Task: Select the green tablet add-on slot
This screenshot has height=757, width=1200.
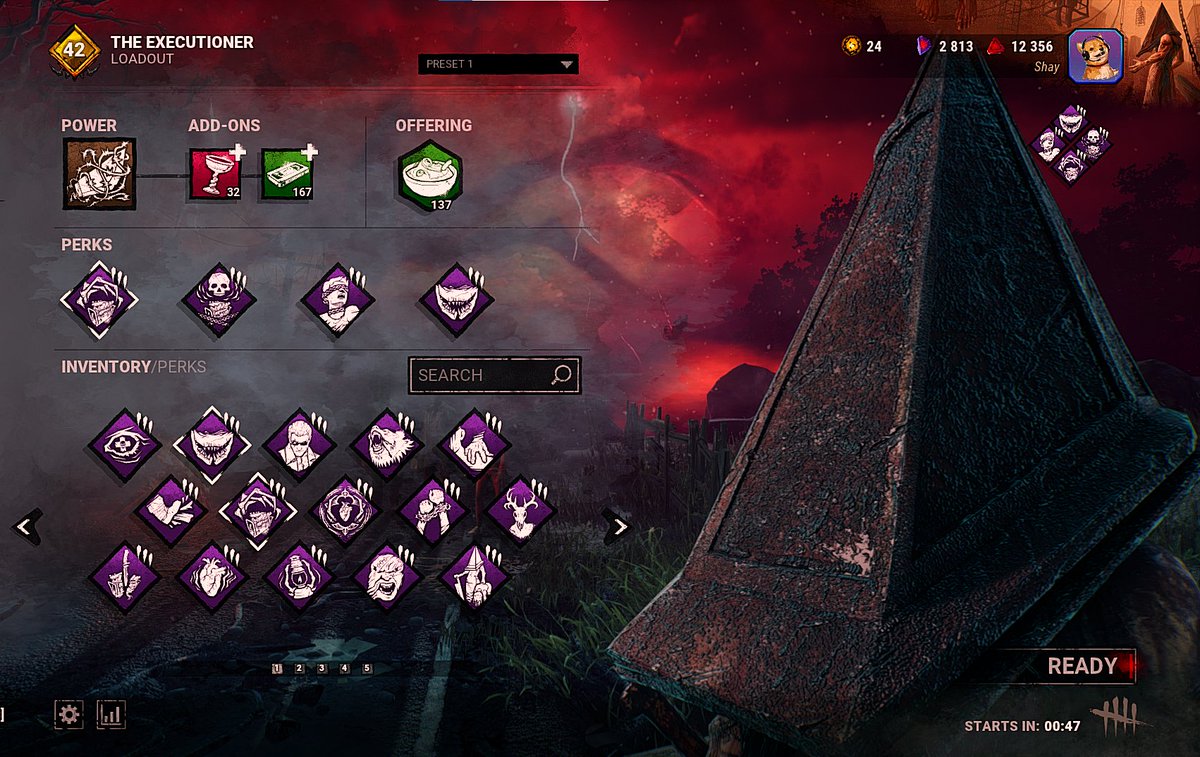Action: [x=288, y=174]
